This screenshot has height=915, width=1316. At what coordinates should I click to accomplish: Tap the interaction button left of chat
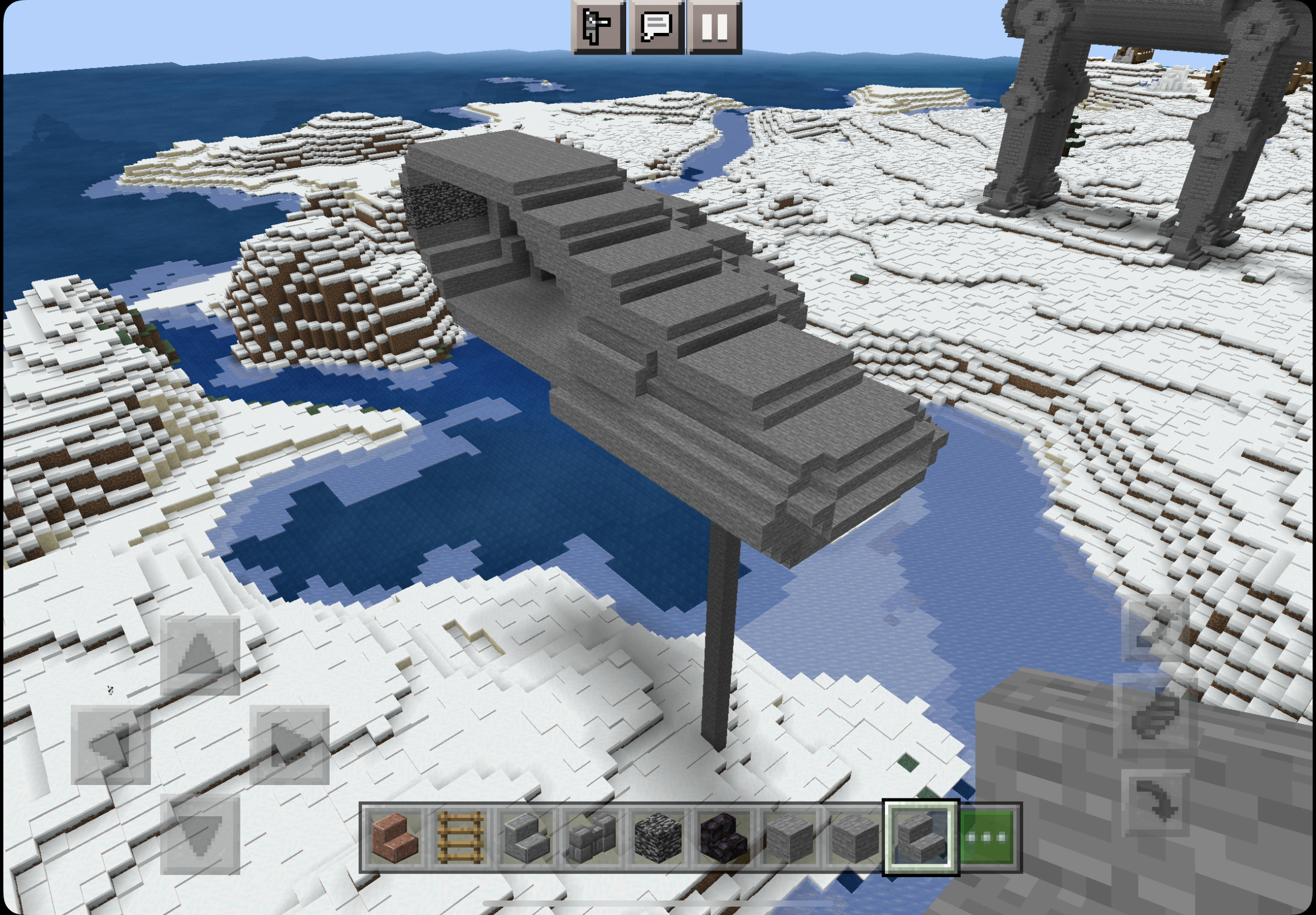coord(599,27)
